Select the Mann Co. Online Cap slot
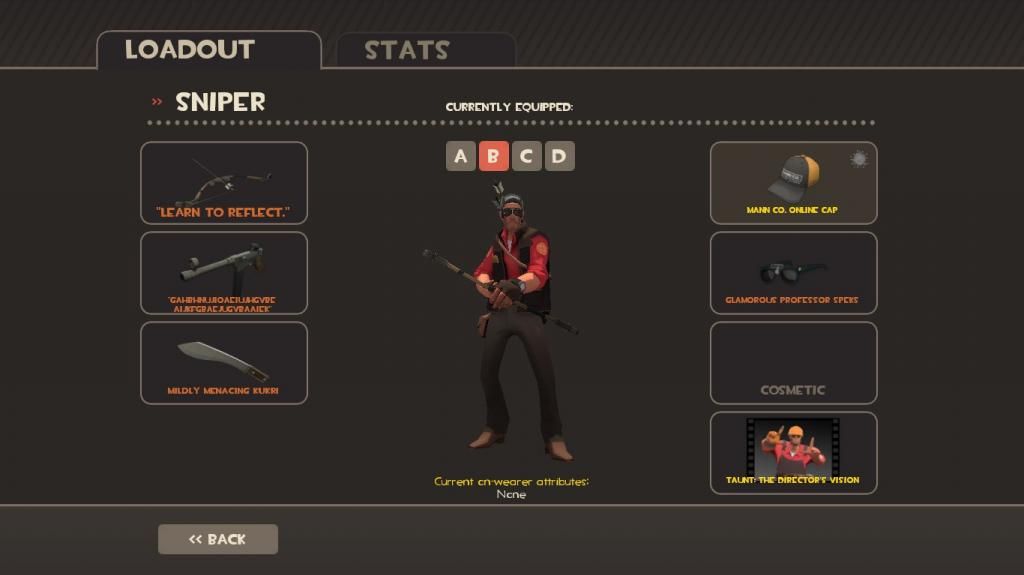The height and width of the screenshot is (575, 1024). pos(793,182)
